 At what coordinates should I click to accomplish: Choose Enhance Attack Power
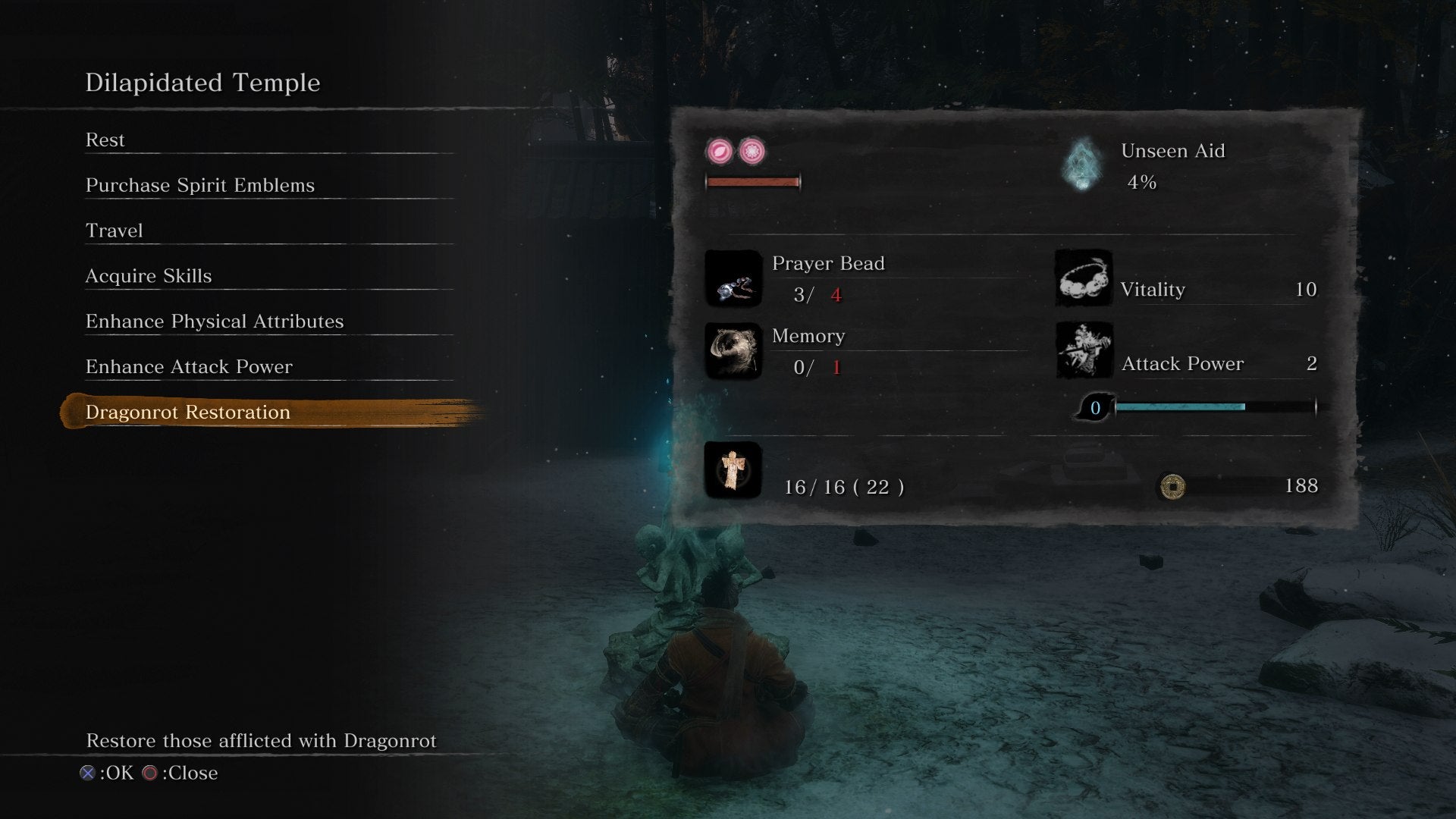click(189, 367)
